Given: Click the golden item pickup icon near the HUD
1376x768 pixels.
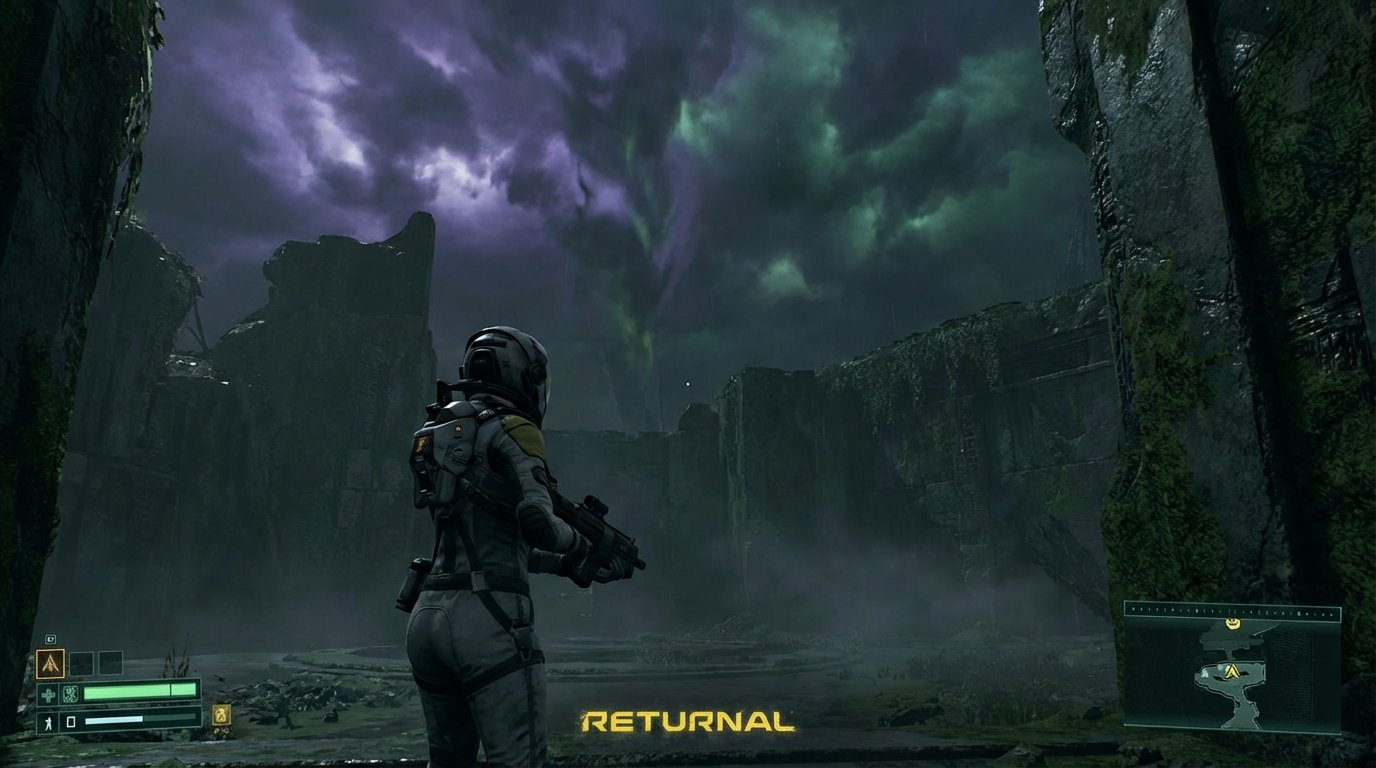Looking at the screenshot, I should 221,716.
